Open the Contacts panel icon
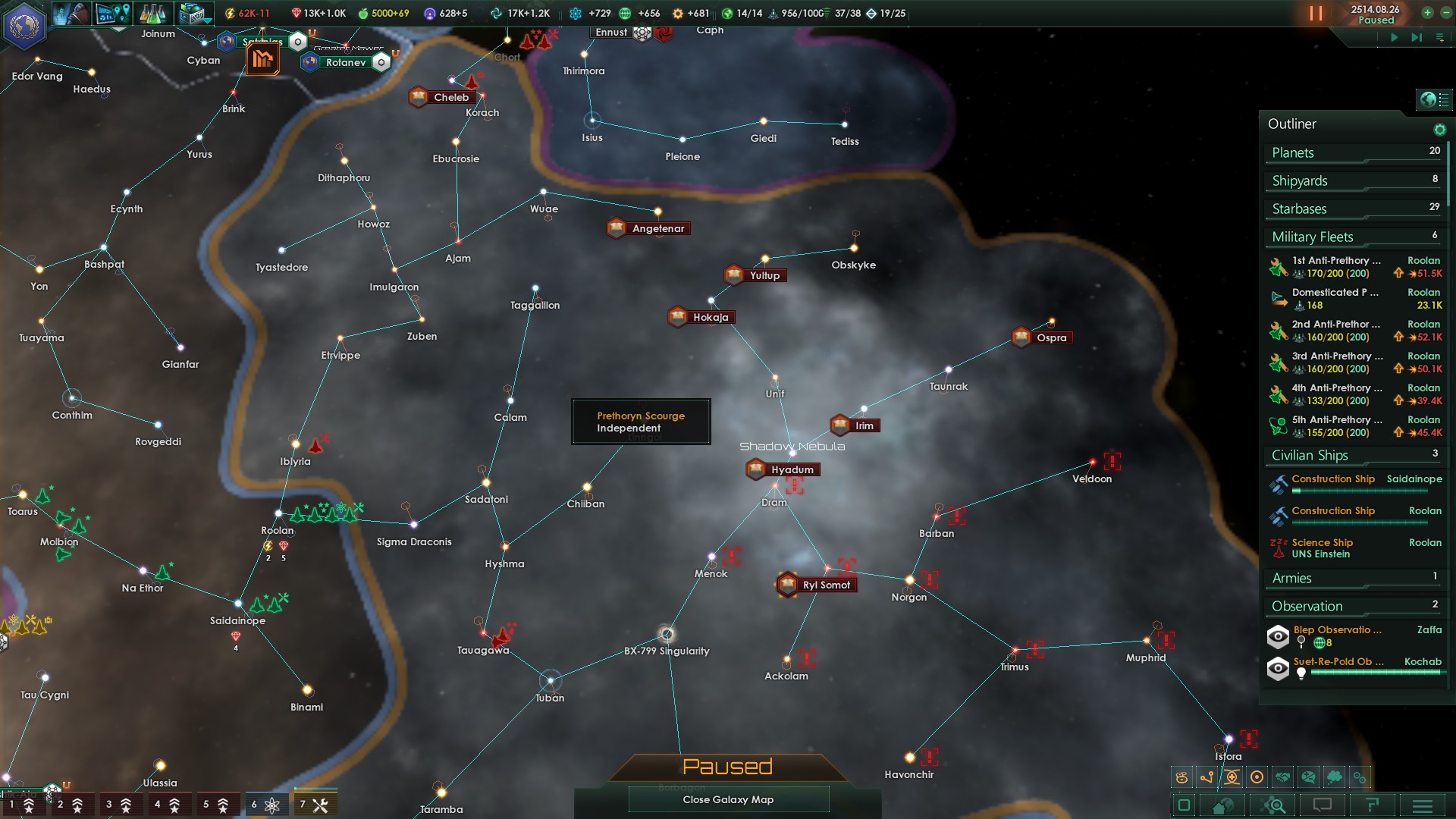 72,13
